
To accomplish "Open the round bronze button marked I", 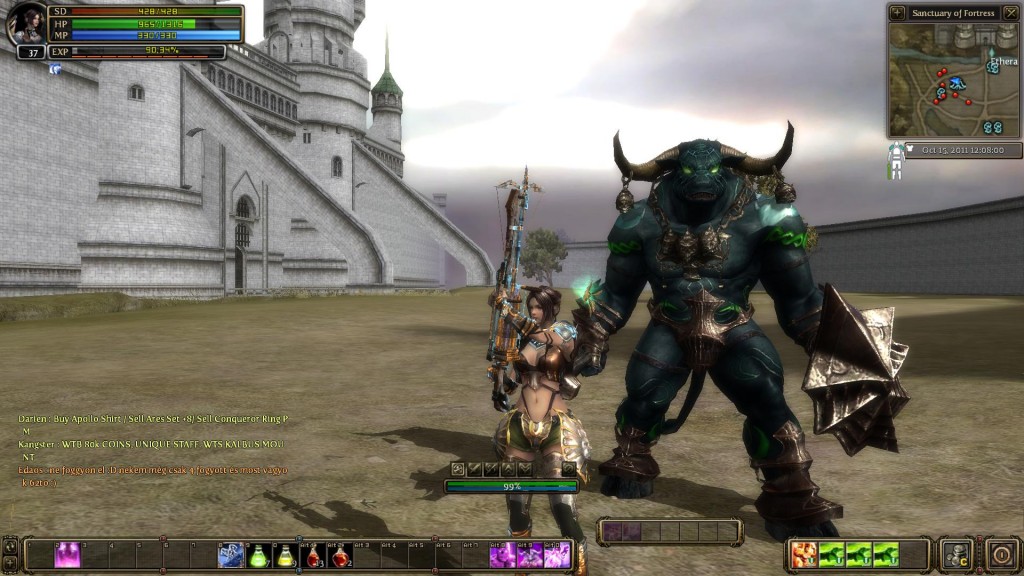I will click(1002, 555).
